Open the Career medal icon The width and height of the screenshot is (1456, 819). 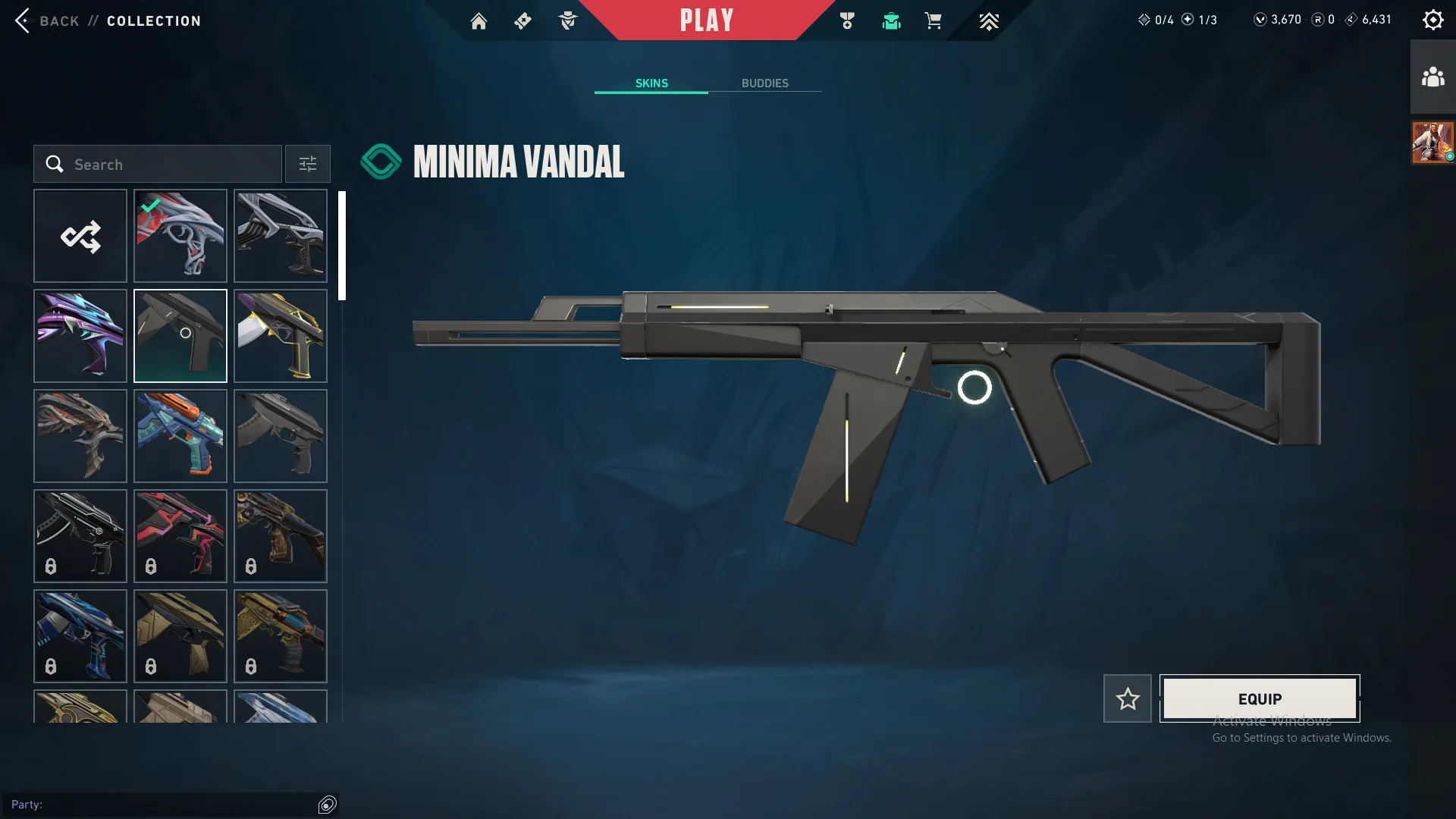point(847,20)
